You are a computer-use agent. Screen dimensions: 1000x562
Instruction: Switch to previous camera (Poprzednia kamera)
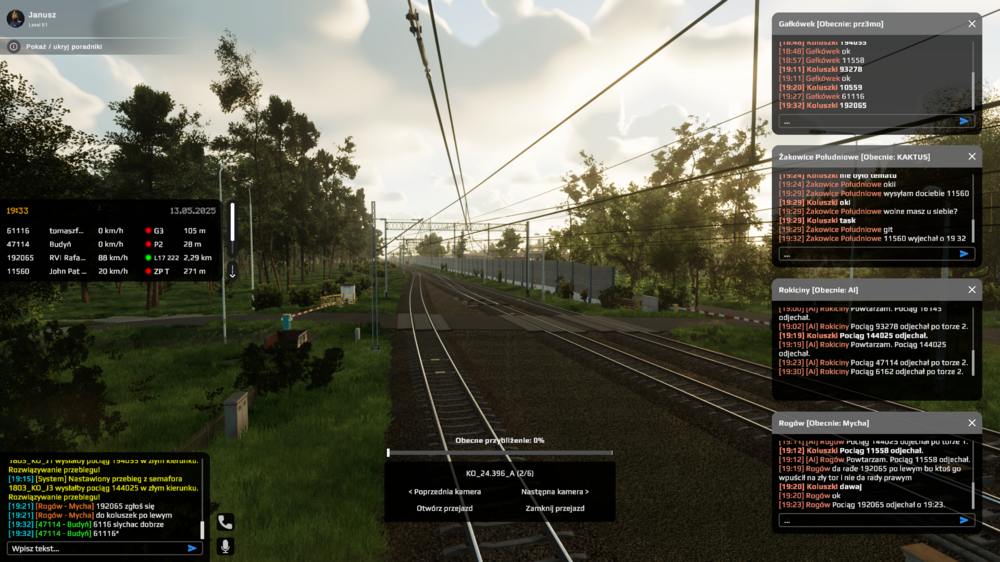point(444,492)
